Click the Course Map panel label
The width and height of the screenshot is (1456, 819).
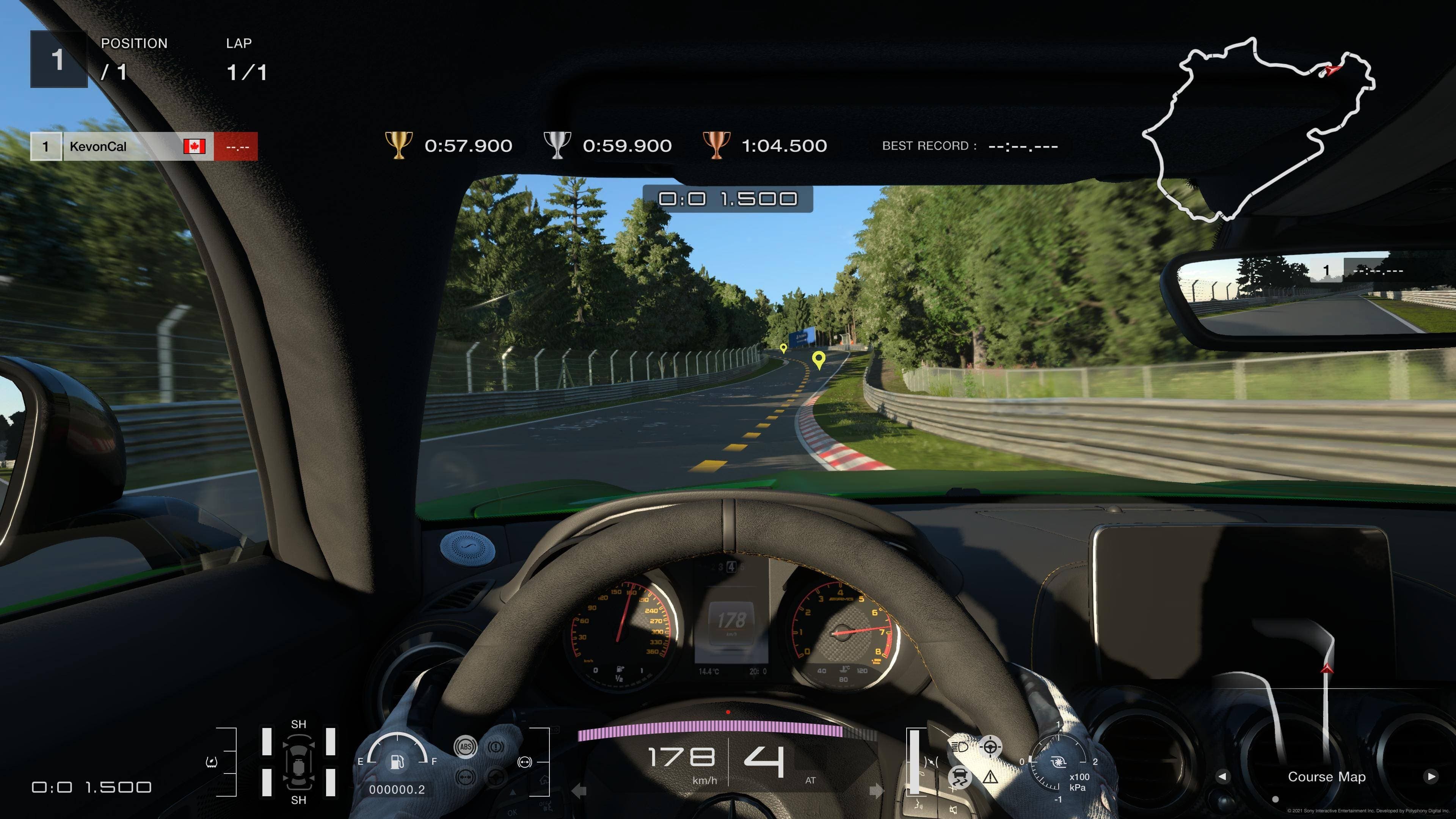click(1327, 777)
